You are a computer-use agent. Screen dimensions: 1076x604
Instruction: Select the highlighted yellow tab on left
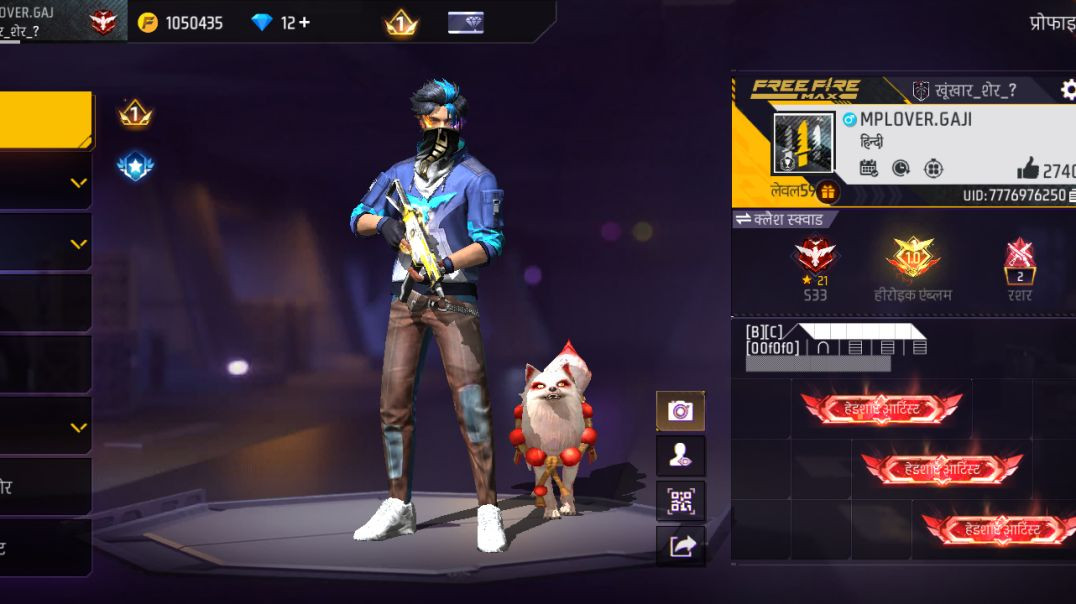[x=46, y=120]
